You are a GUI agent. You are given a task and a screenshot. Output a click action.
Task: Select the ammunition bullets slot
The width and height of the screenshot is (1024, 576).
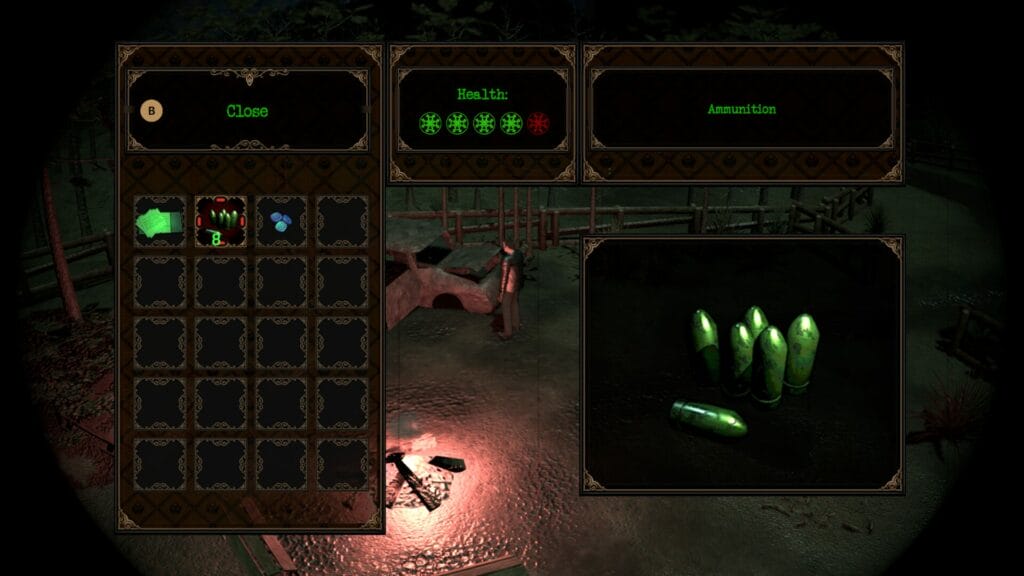[220, 221]
